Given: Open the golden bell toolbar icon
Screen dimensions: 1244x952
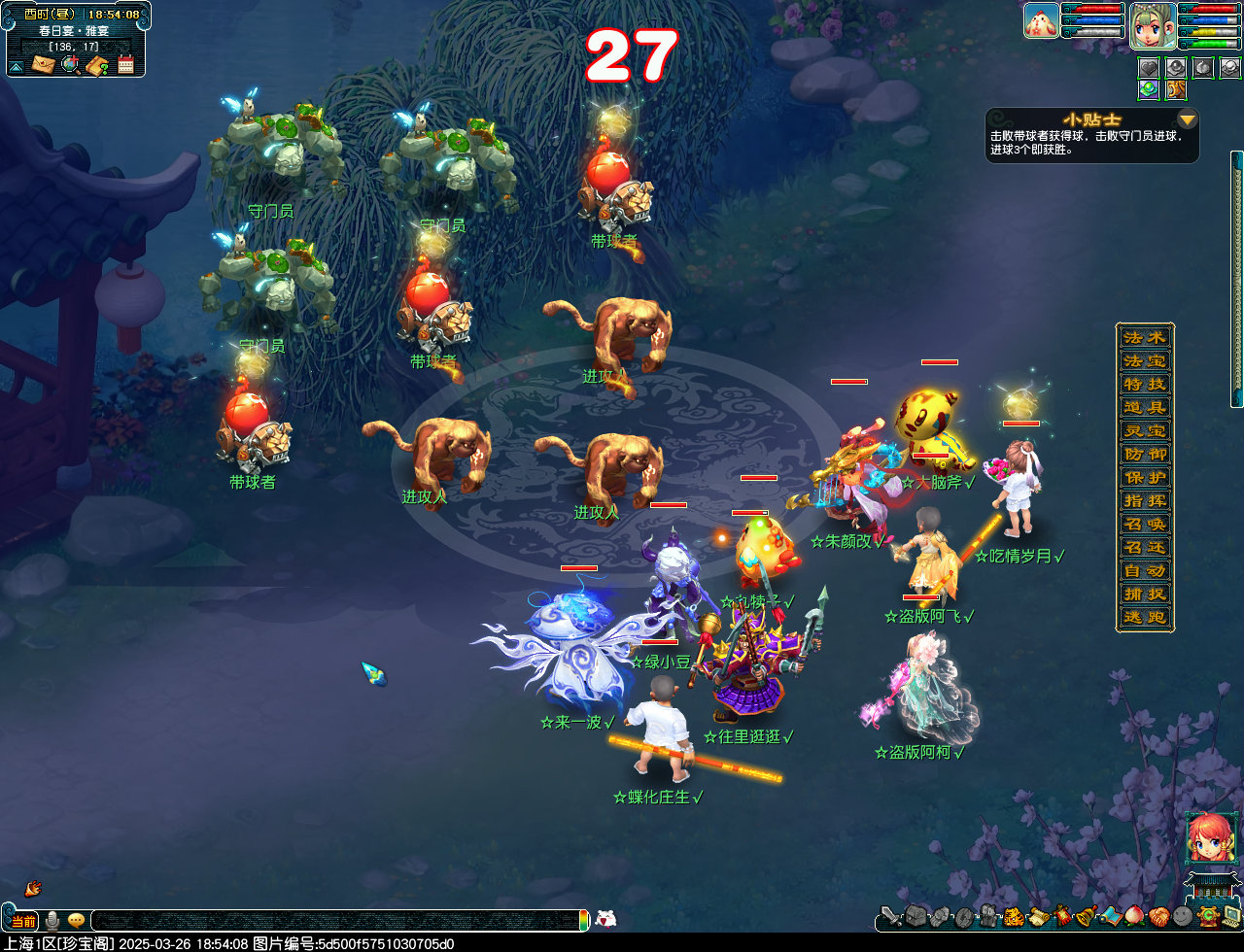Looking at the screenshot, I should [x=1087, y=915].
